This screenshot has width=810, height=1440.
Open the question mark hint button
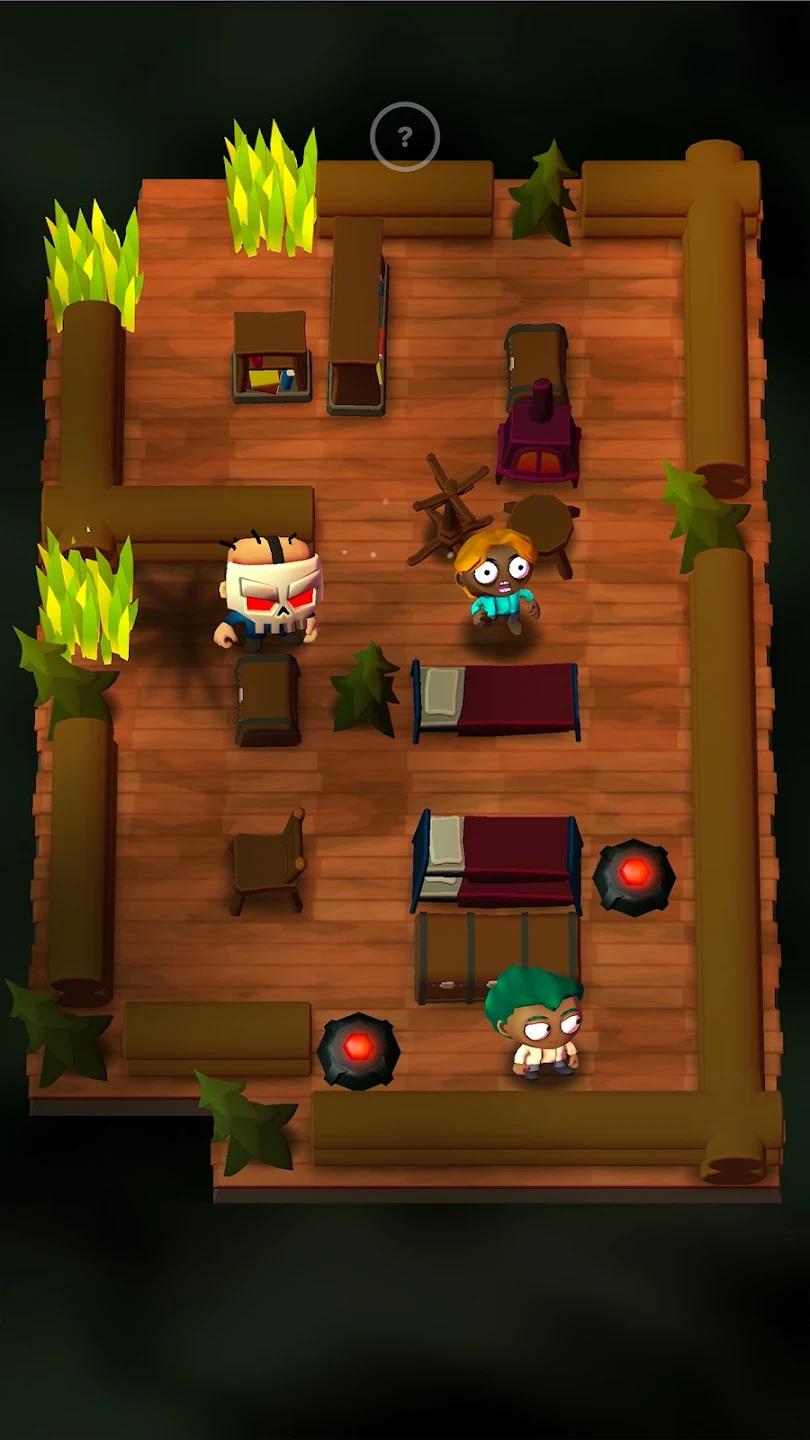405,137
